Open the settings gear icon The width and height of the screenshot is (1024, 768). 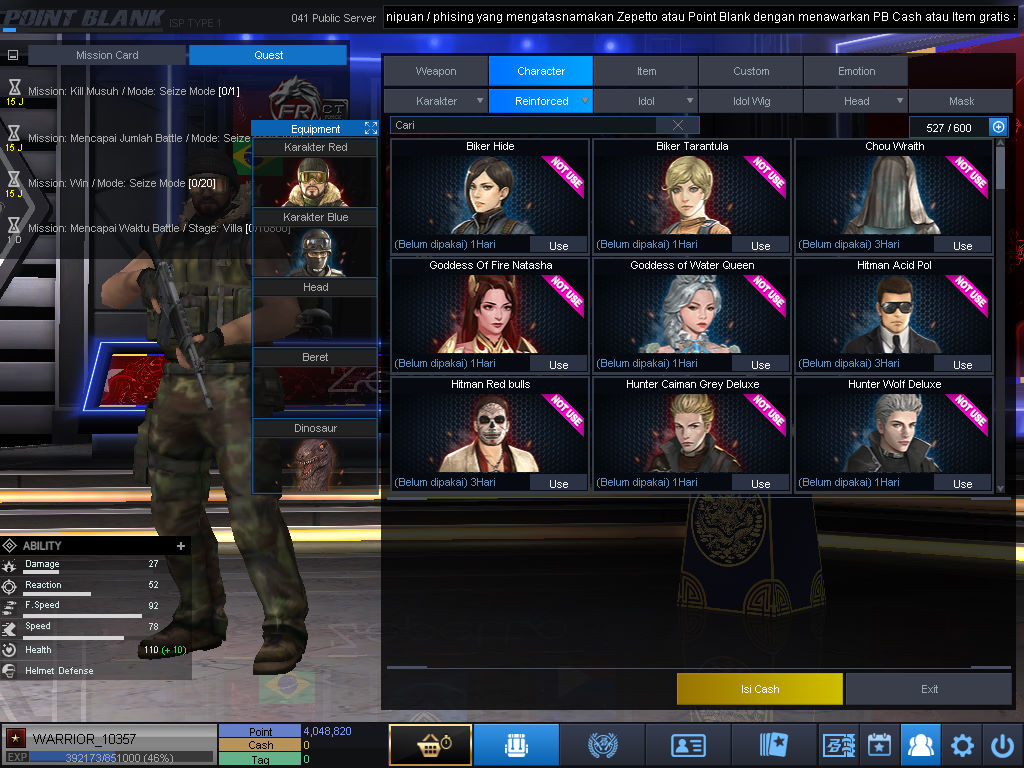point(962,745)
